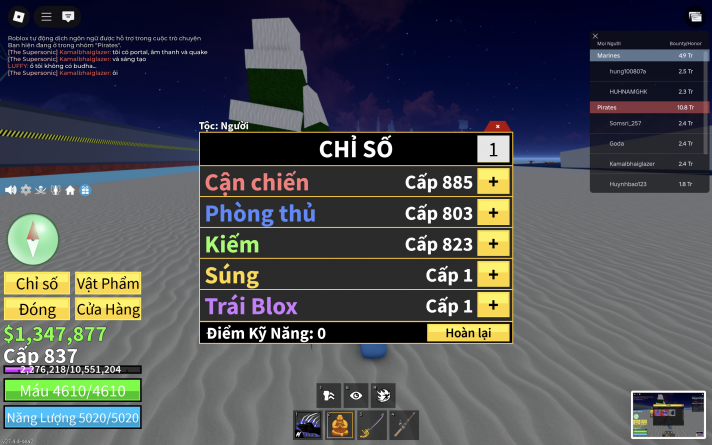Screen dimensions: 712x445
Task: Open the Cửa Hàng shop
Action: (108, 309)
